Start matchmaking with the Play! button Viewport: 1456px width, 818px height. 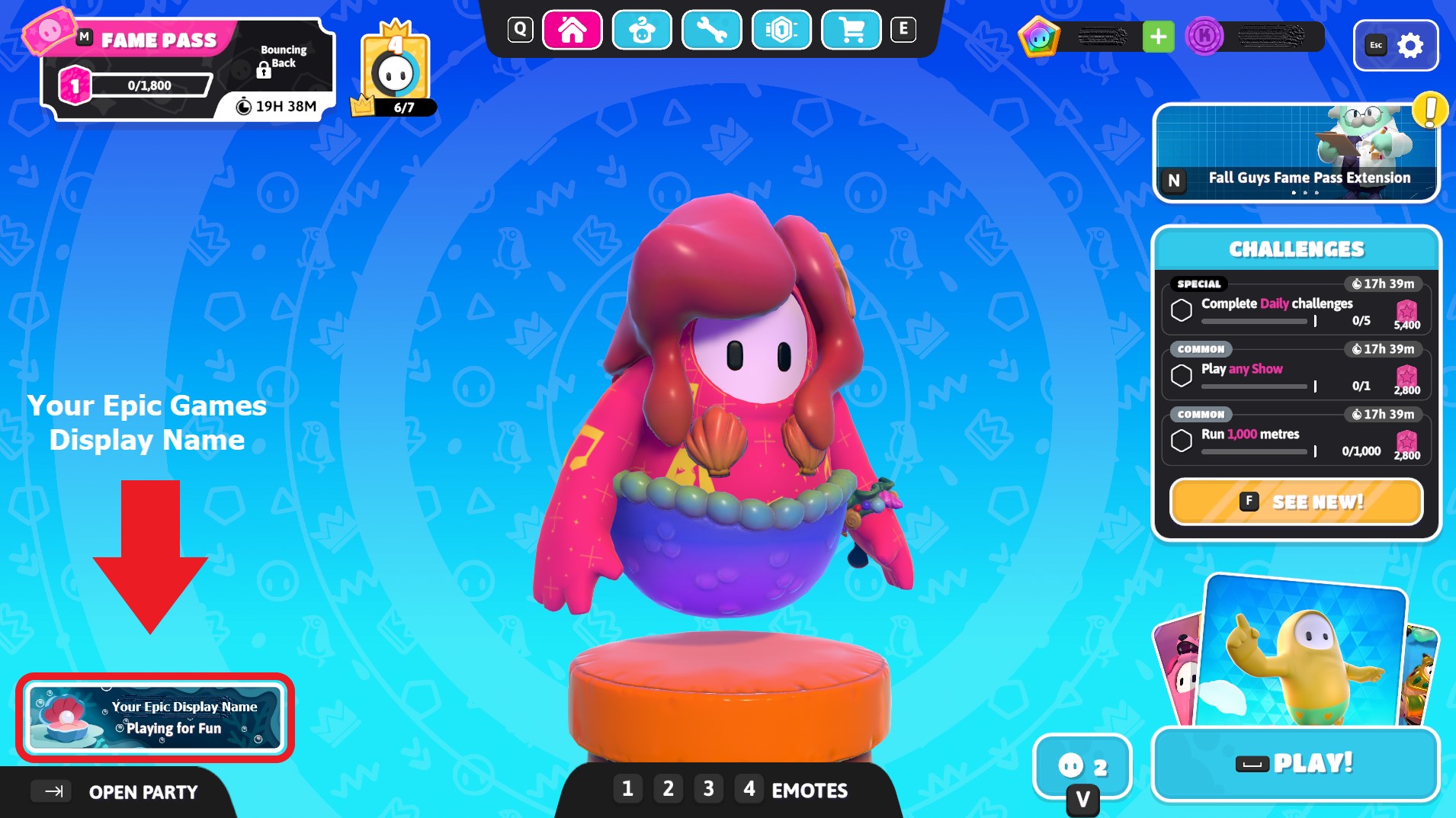click(x=1296, y=763)
